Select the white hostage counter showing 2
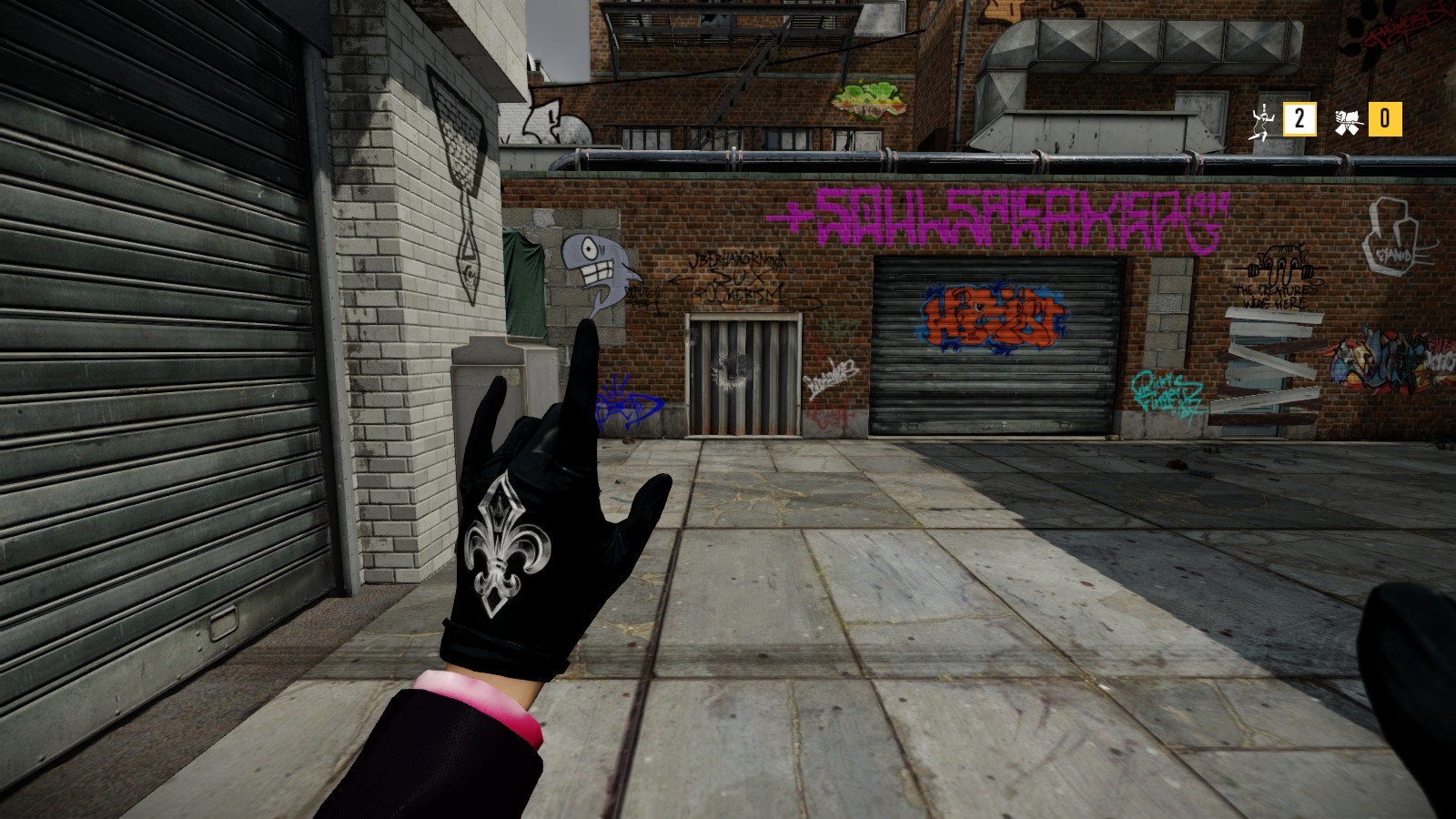 click(1299, 117)
